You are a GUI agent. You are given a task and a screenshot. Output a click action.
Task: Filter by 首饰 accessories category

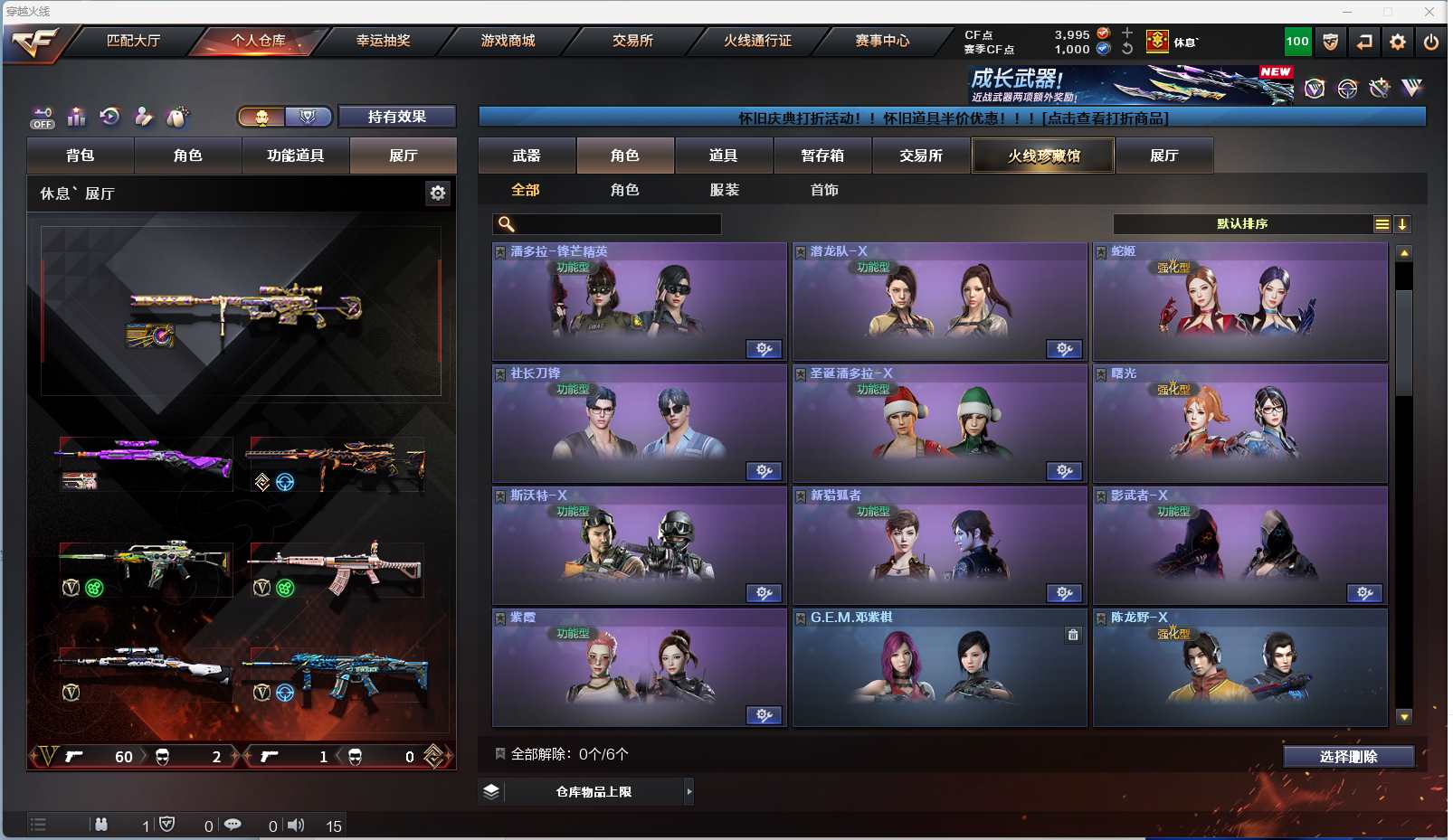(x=824, y=190)
